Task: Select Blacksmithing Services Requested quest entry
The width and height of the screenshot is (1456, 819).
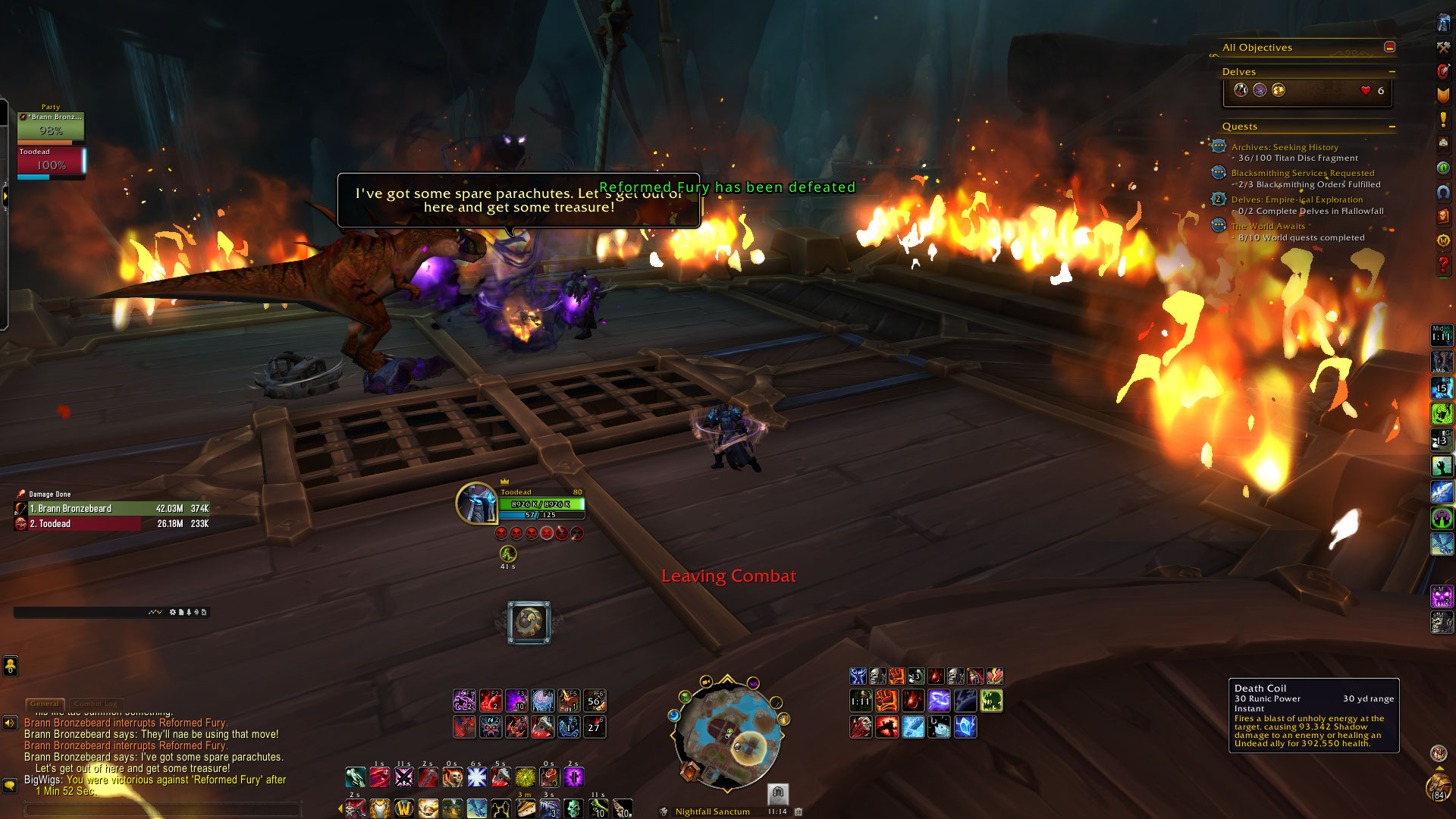Action: 1302,173
